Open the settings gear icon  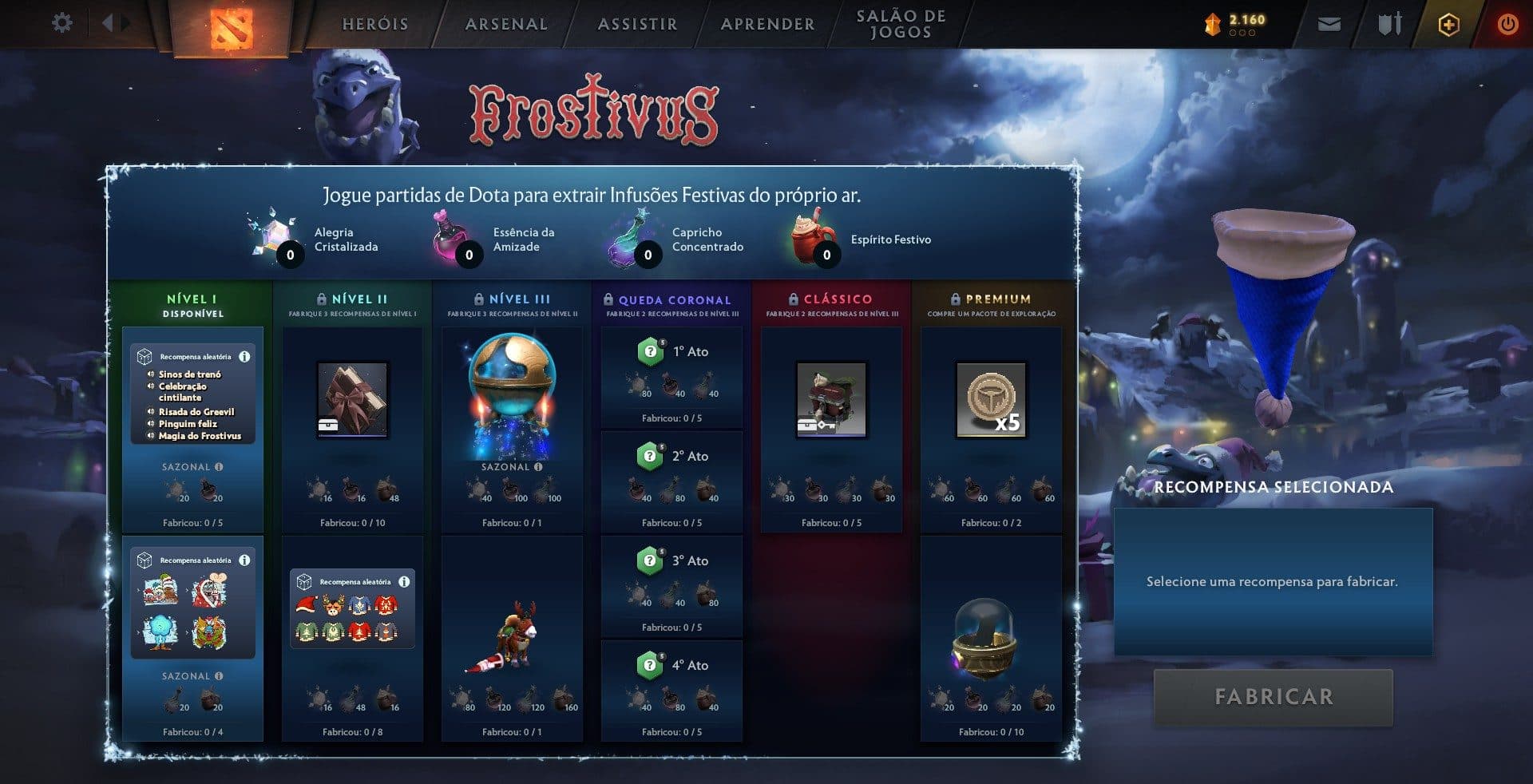[x=62, y=24]
